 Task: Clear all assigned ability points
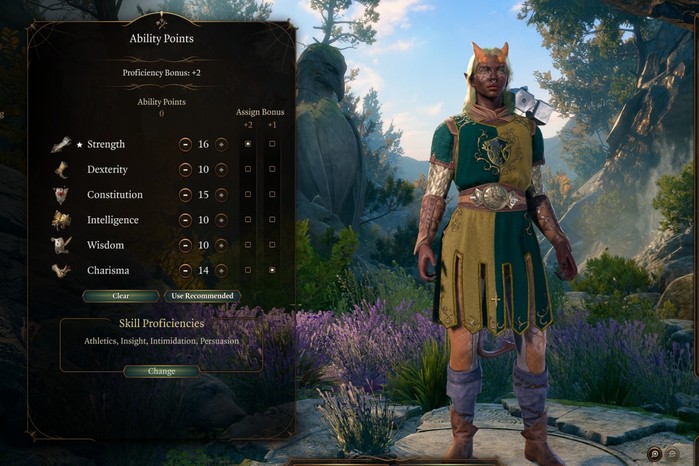point(121,296)
